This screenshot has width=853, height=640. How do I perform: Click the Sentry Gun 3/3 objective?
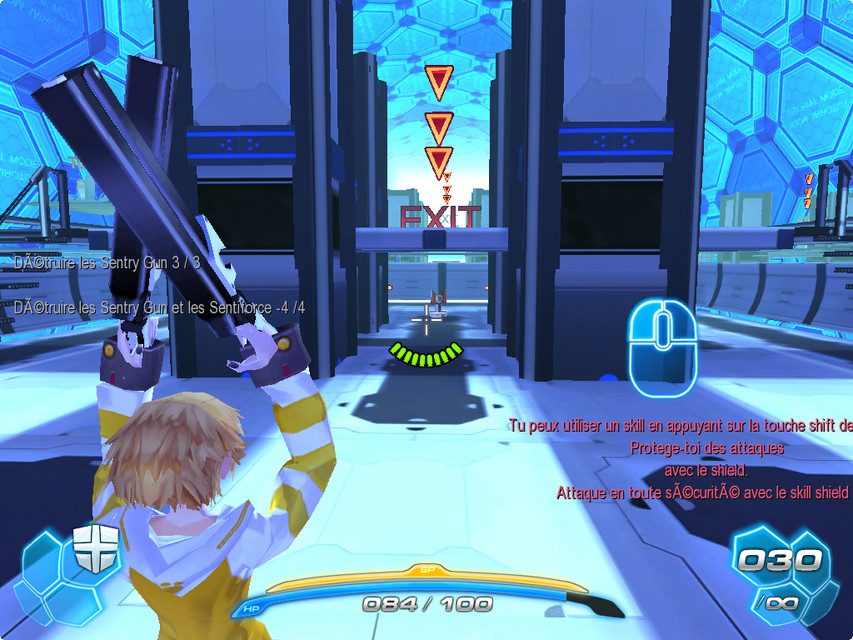[x=107, y=262]
